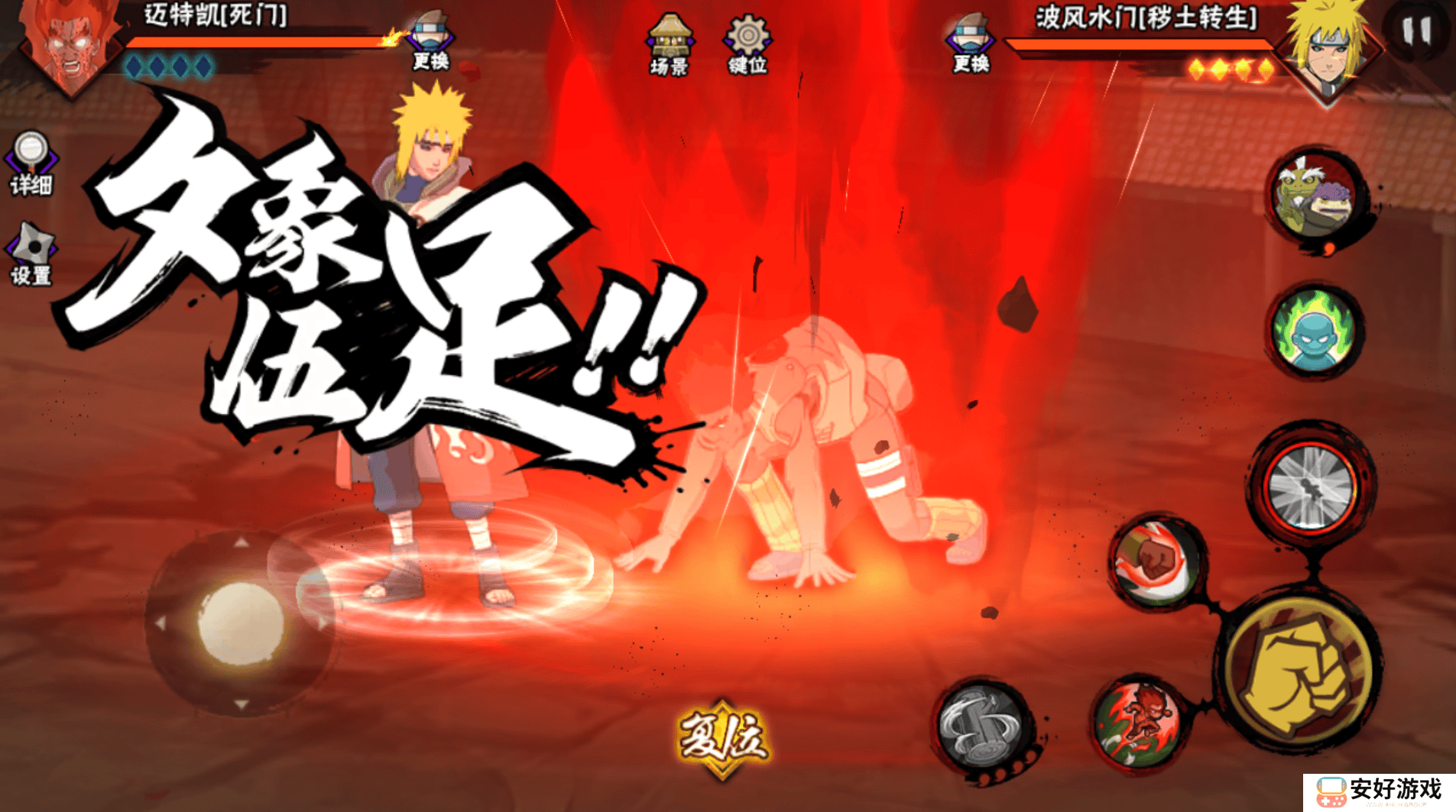Summon the toad summoning icon
This screenshot has width=1456, height=812.
[x=1316, y=196]
